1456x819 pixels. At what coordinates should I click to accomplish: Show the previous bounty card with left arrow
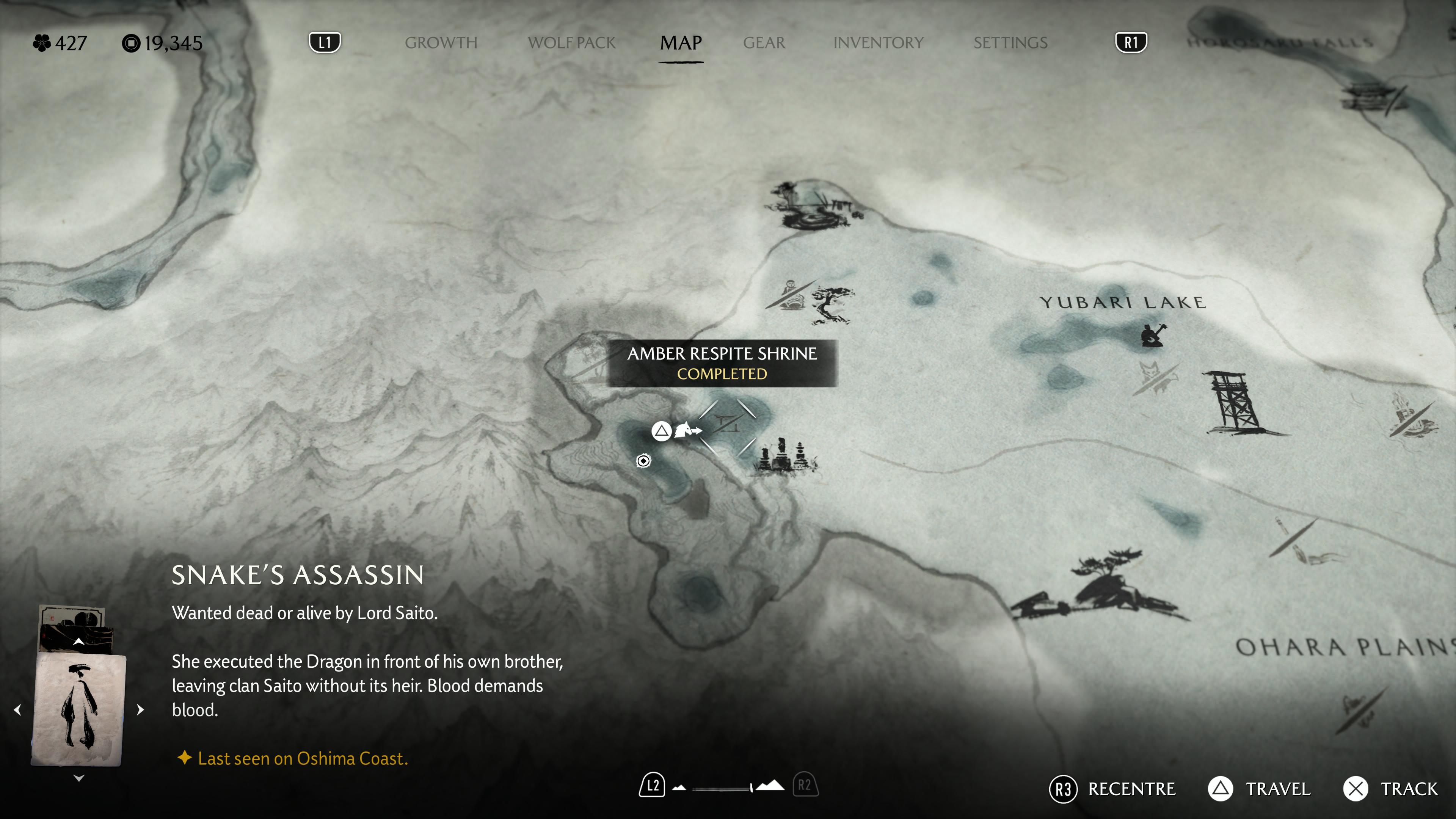click(17, 709)
